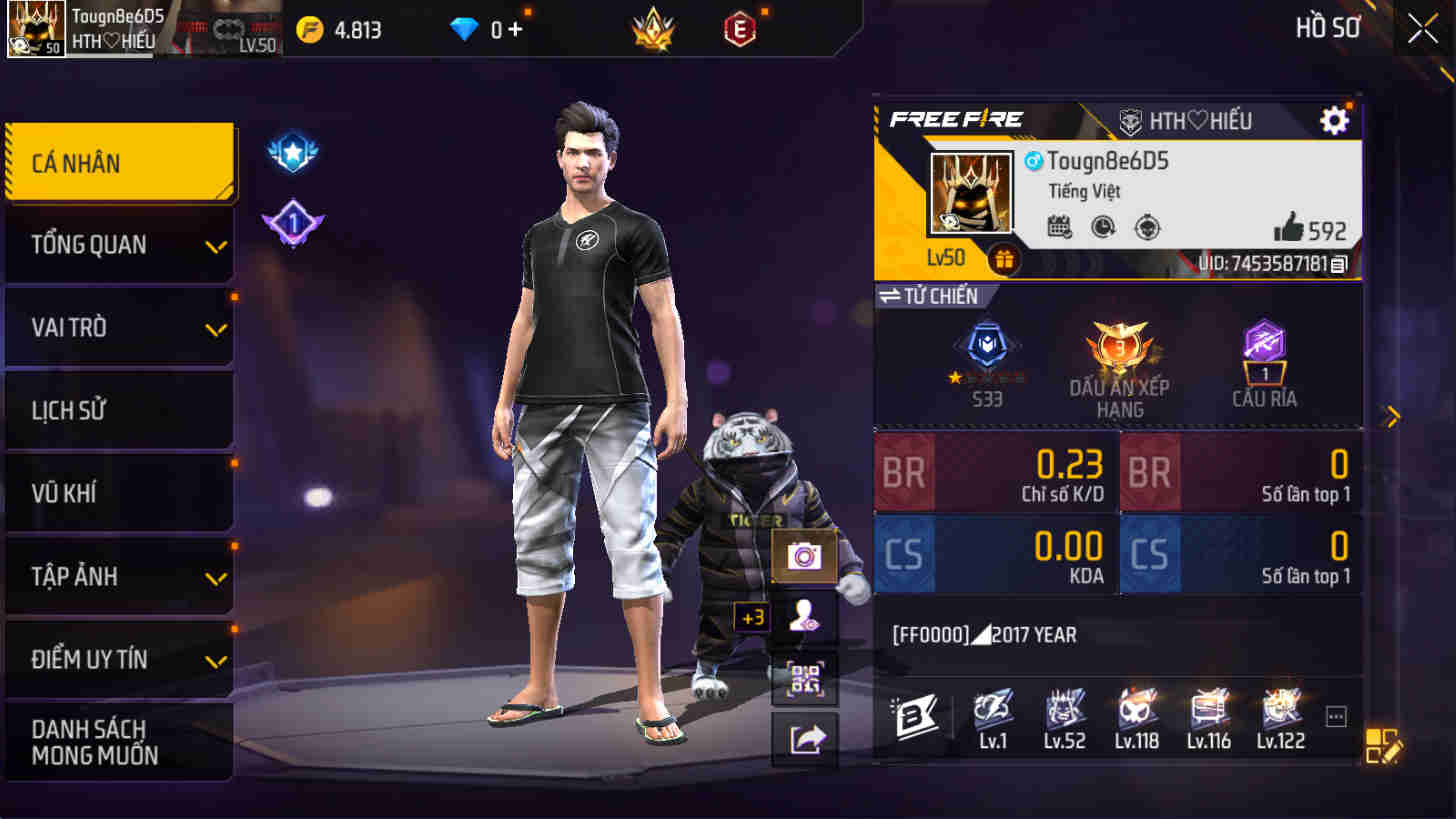Open the VŨ KHÍ tab

click(119, 492)
